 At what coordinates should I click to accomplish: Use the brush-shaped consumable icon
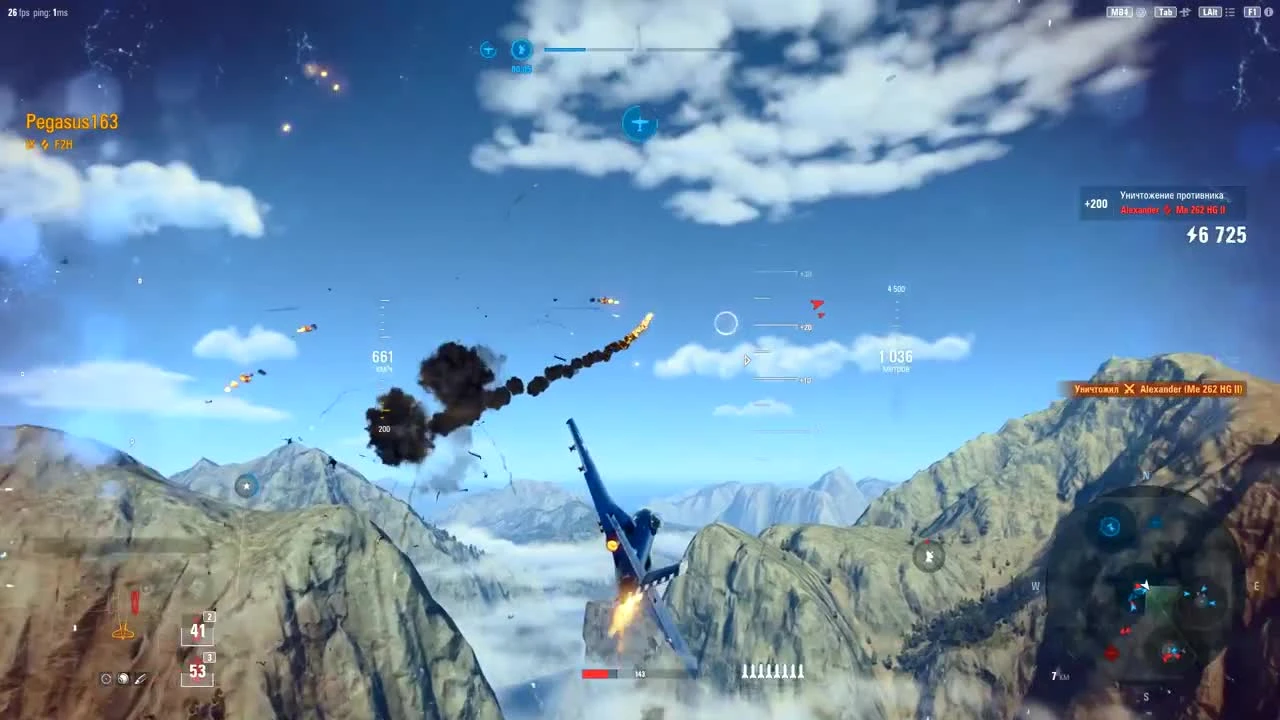[140, 678]
